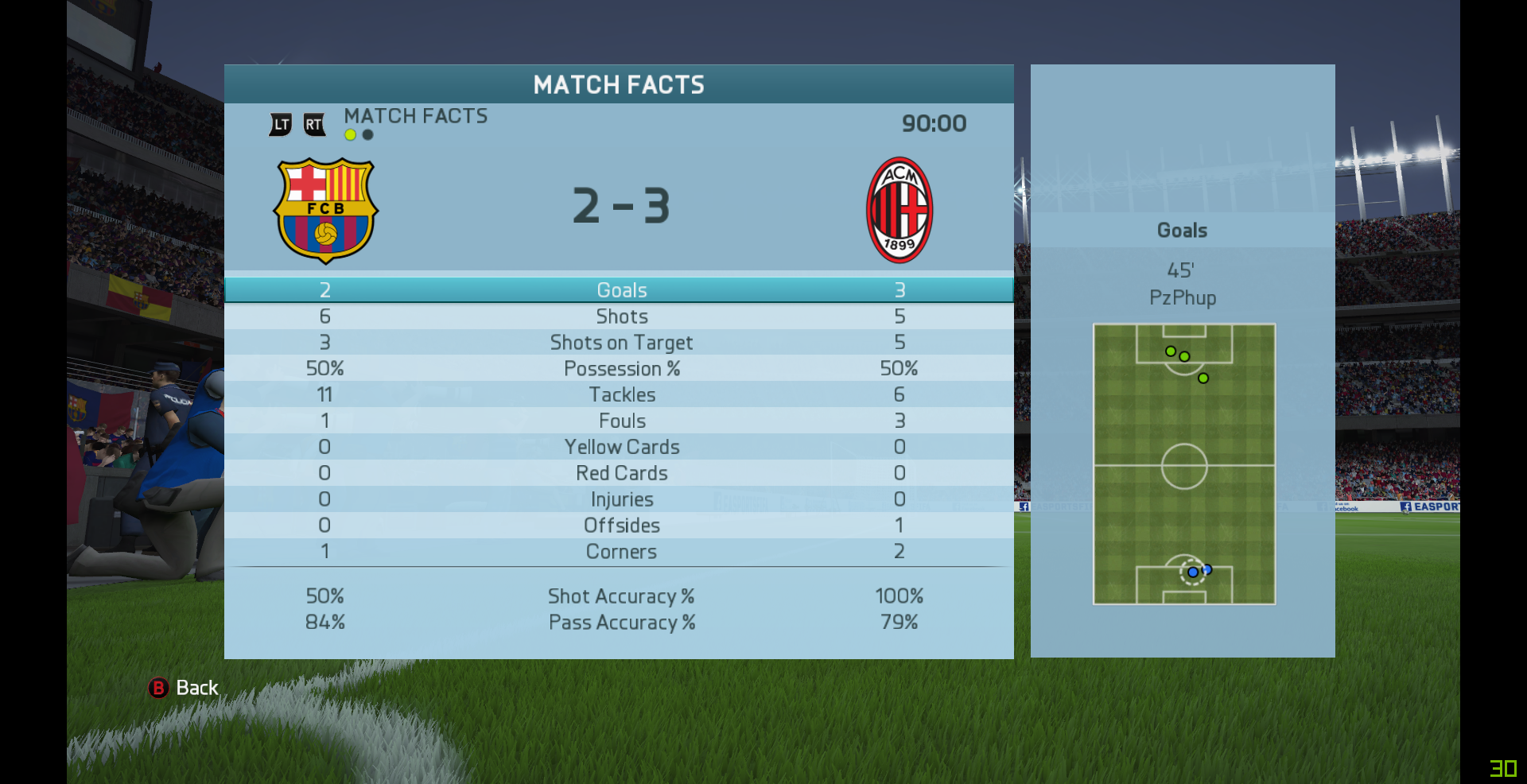
Task: Select the Fouls stat row
Action: pos(621,421)
